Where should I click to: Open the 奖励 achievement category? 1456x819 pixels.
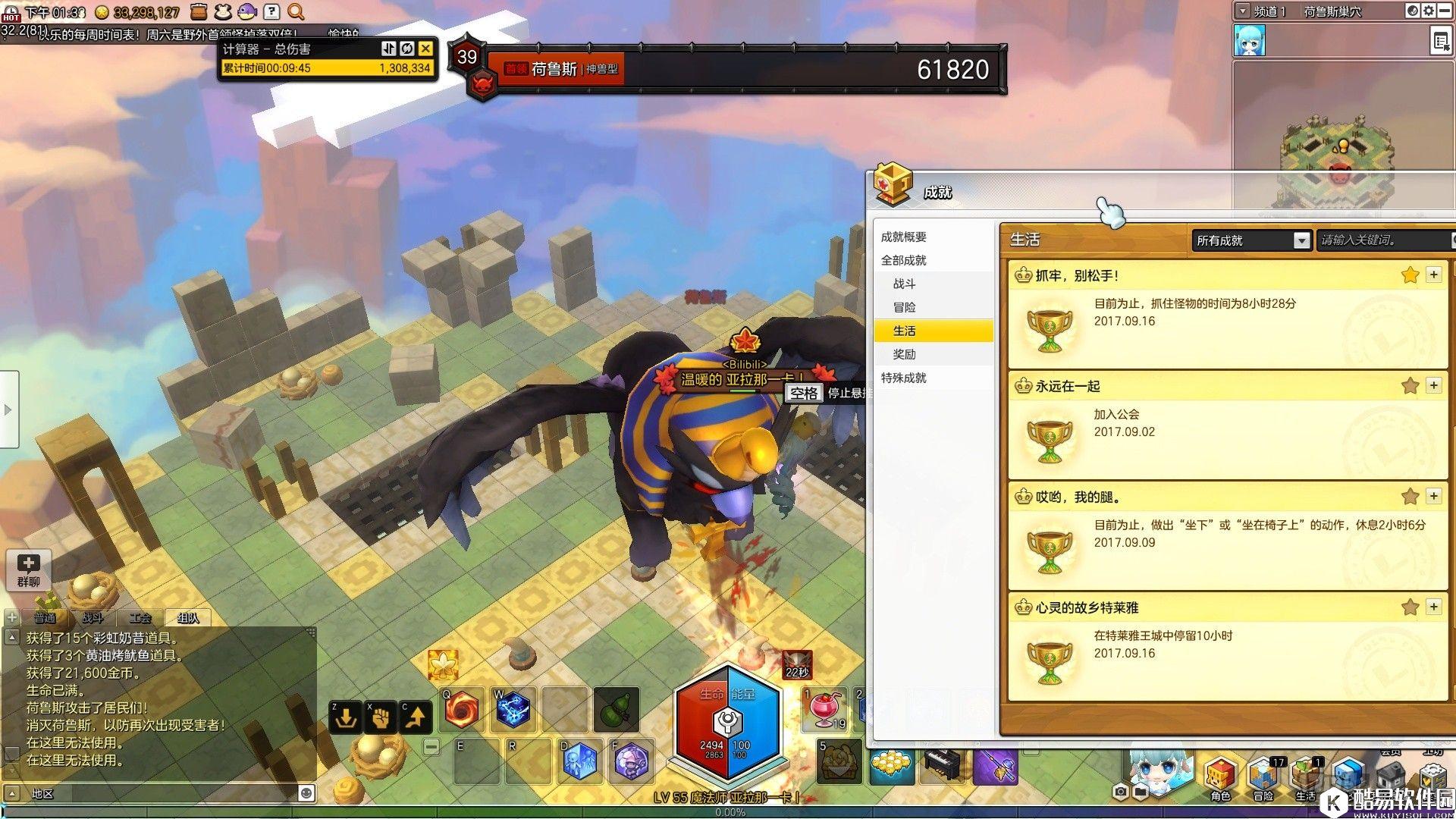click(904, 354)
